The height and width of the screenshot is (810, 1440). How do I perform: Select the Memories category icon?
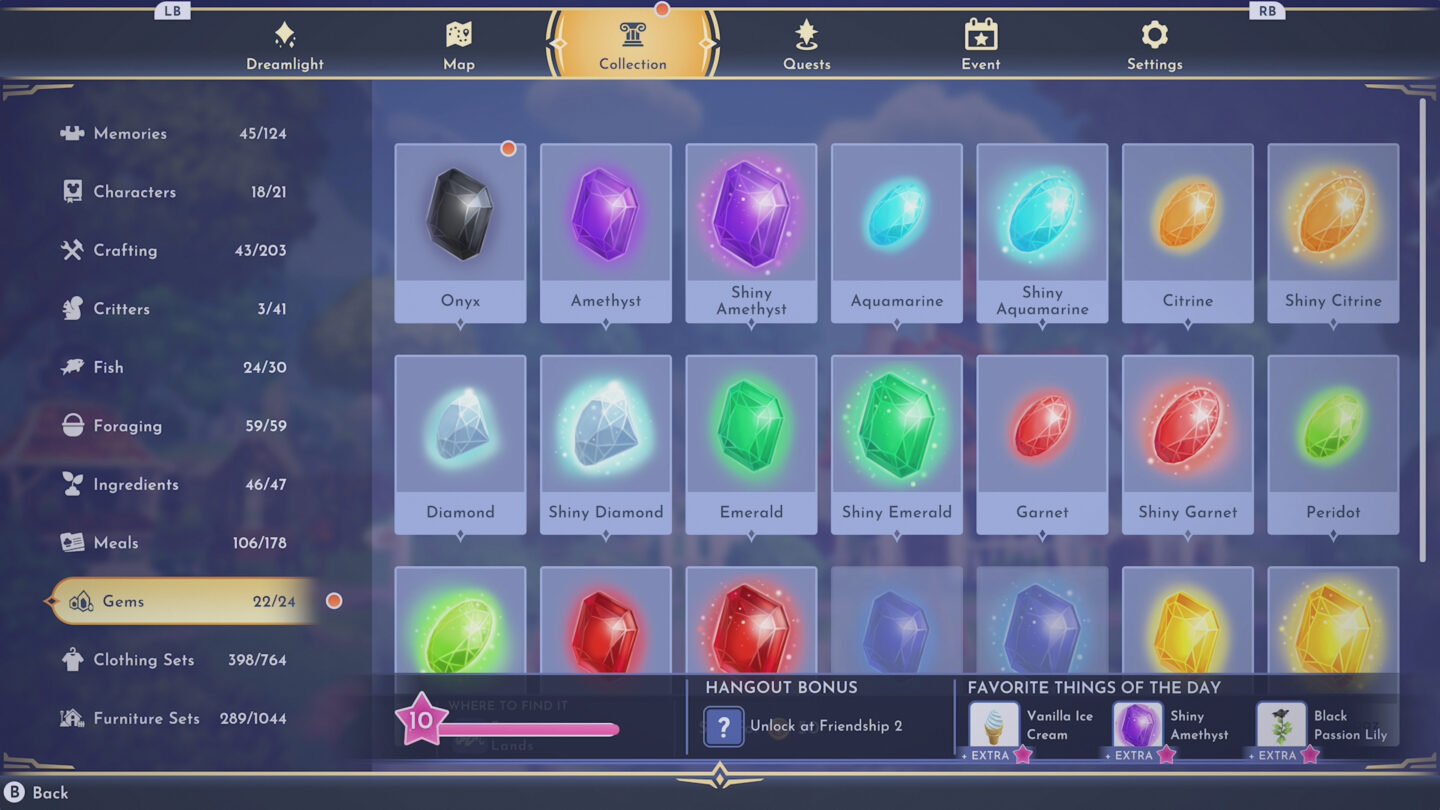coord(71,133)
